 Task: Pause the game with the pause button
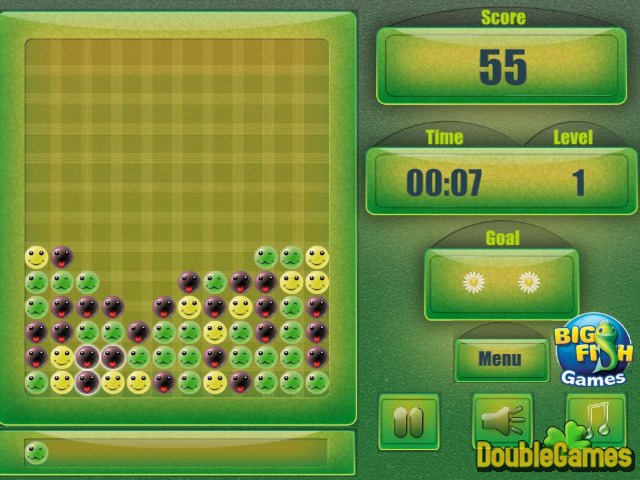tap(408, 420)
